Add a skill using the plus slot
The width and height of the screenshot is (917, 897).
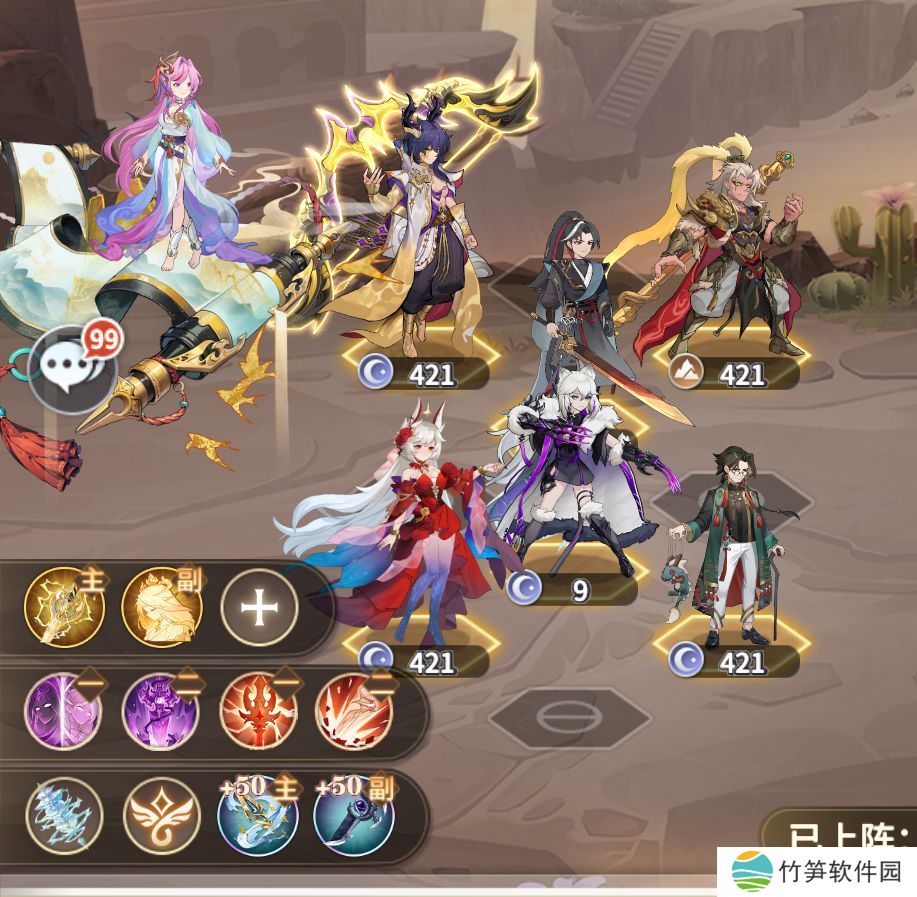(x=259, y=607)
